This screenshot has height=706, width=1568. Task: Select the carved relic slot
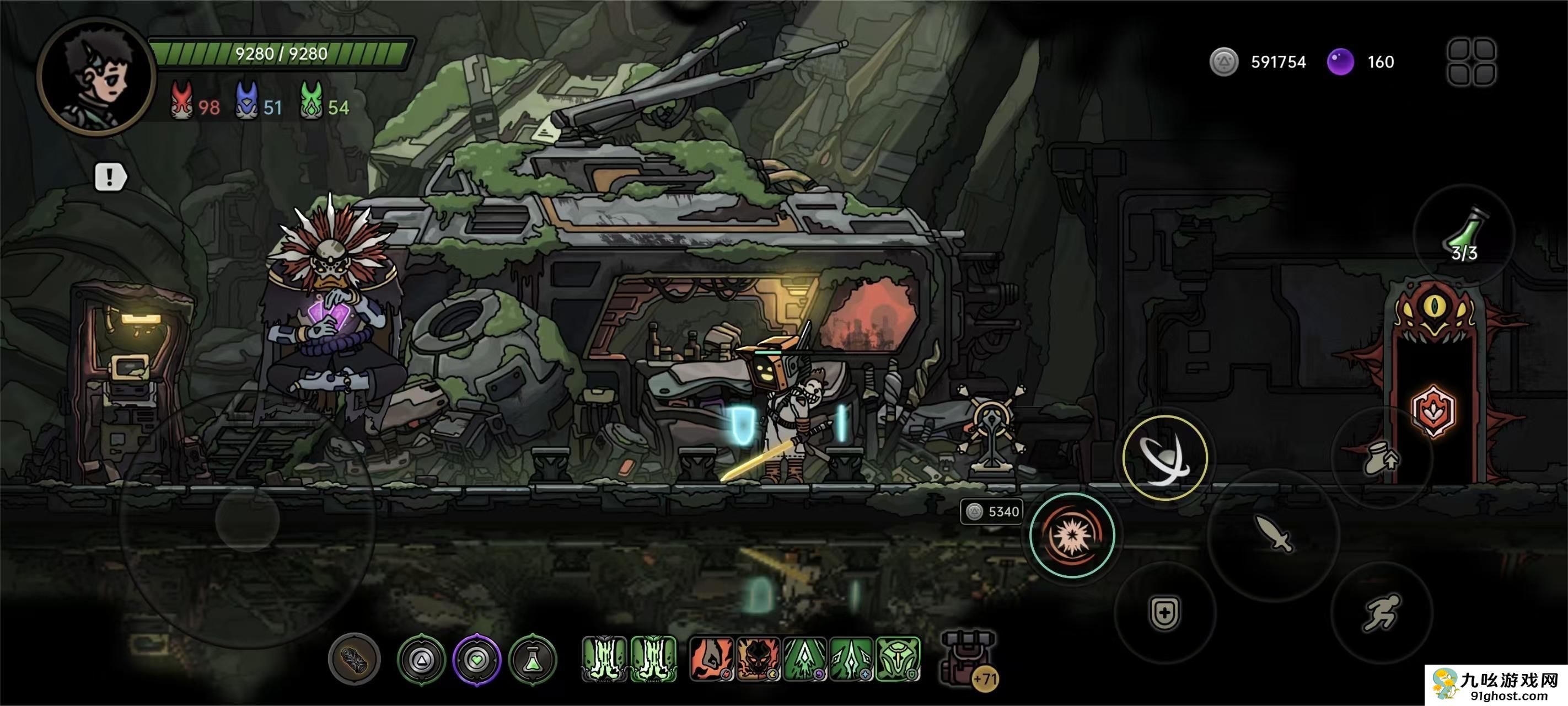coord(355,659)
